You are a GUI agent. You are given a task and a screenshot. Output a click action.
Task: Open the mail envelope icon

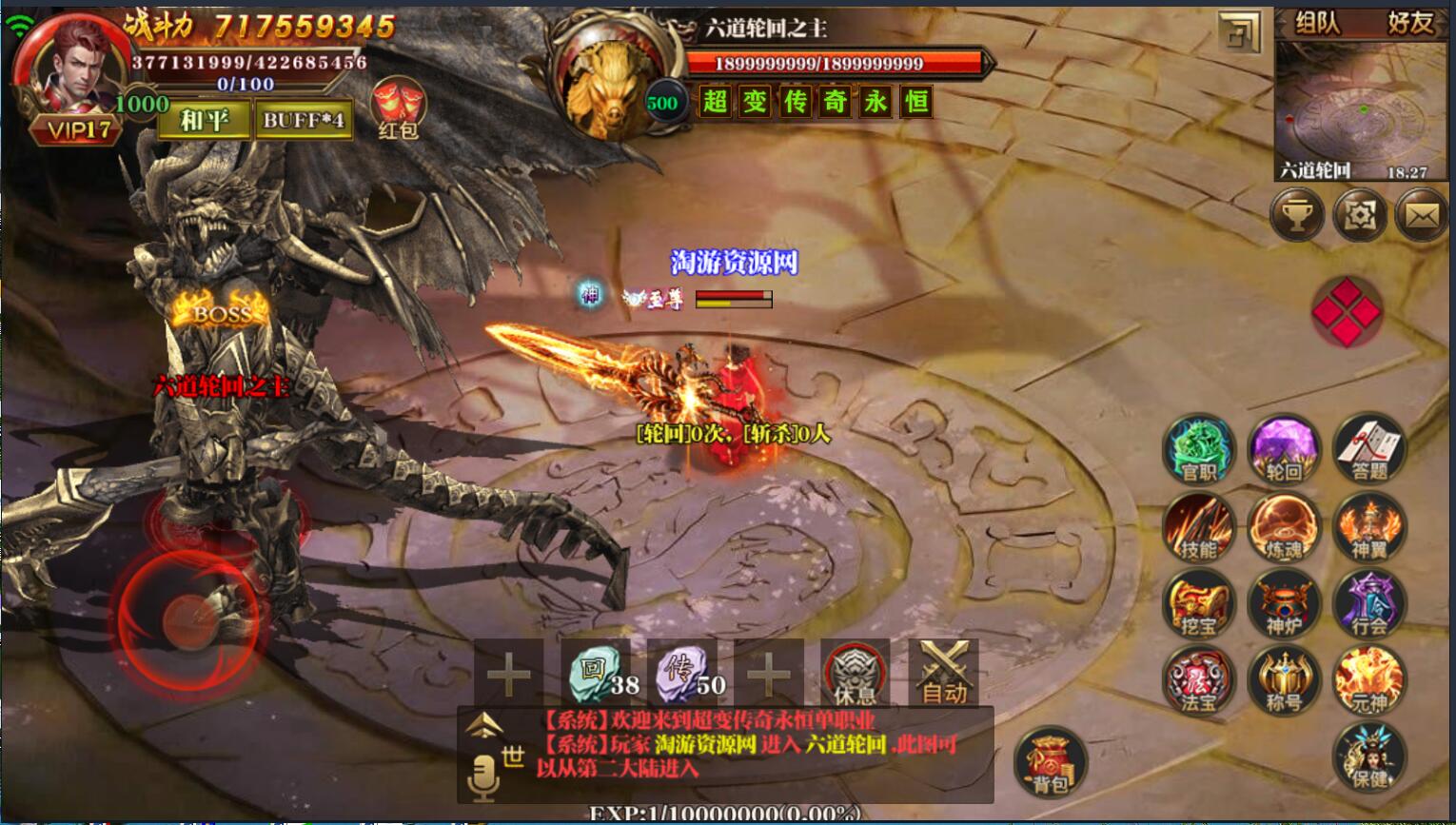(1422, 215)
